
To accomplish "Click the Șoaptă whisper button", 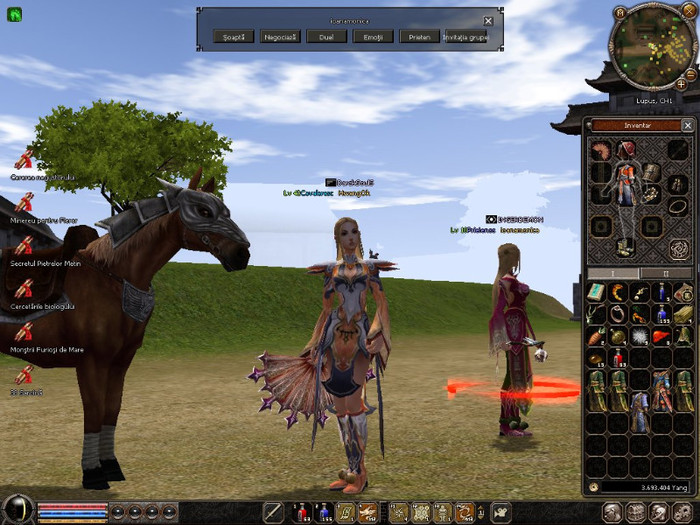I will coord(234,36).
